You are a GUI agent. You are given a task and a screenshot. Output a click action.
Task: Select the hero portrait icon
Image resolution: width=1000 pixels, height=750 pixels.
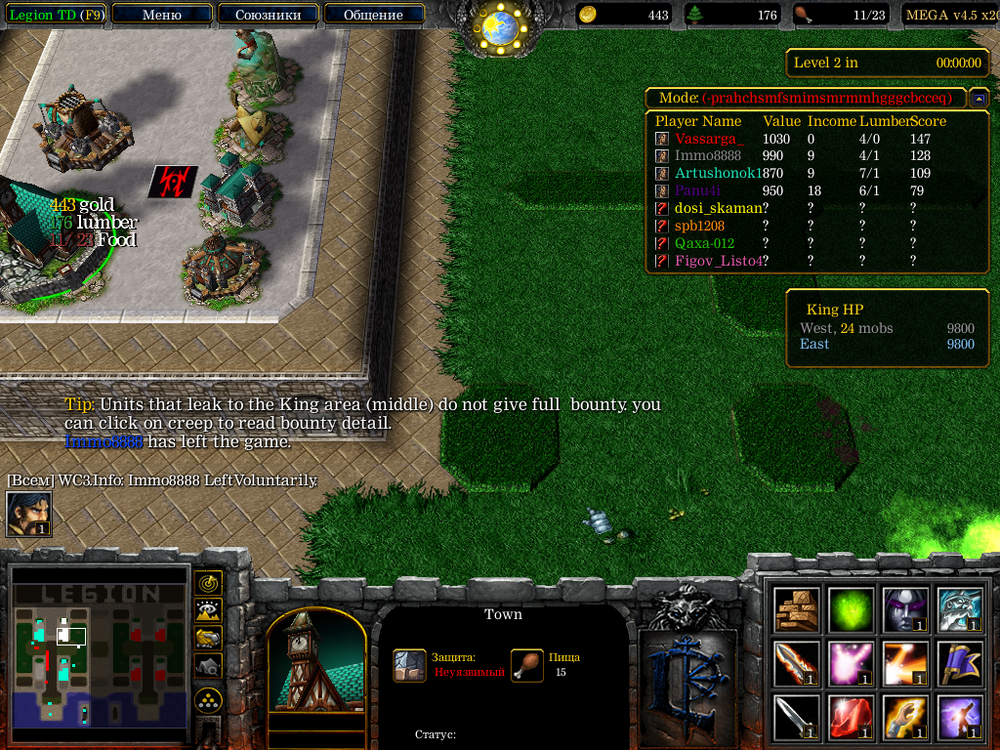pos(29,514)
